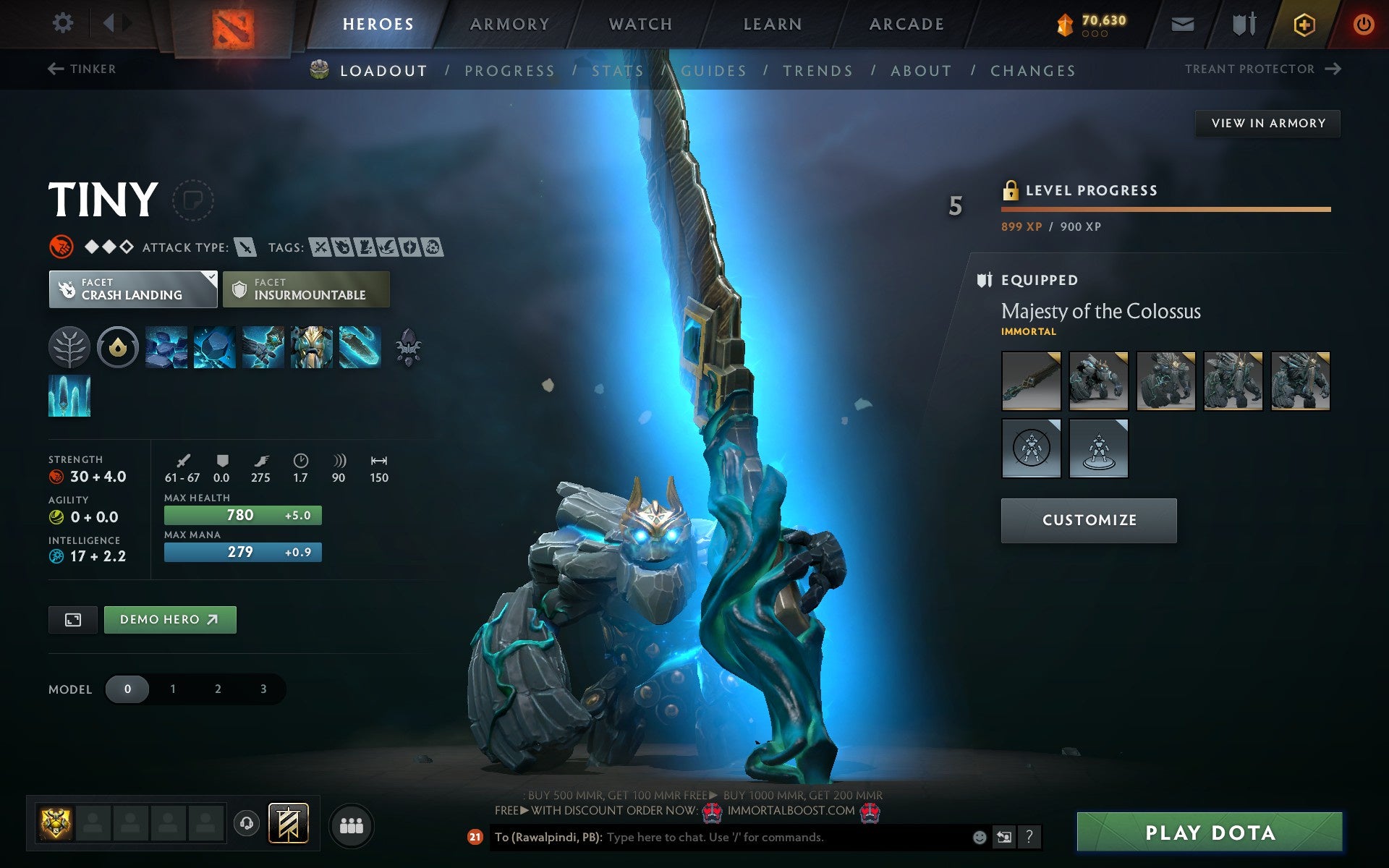Screen dimensions: 1389x868
Task: Go to Treant Protector via the arrow
Action: coord(1334,69)
